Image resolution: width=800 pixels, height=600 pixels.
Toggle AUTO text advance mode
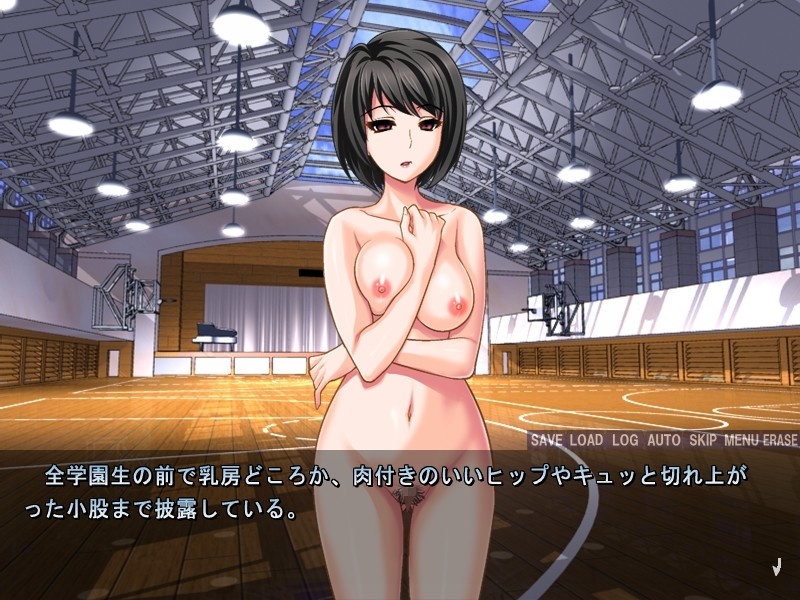(x=663, y=440)
